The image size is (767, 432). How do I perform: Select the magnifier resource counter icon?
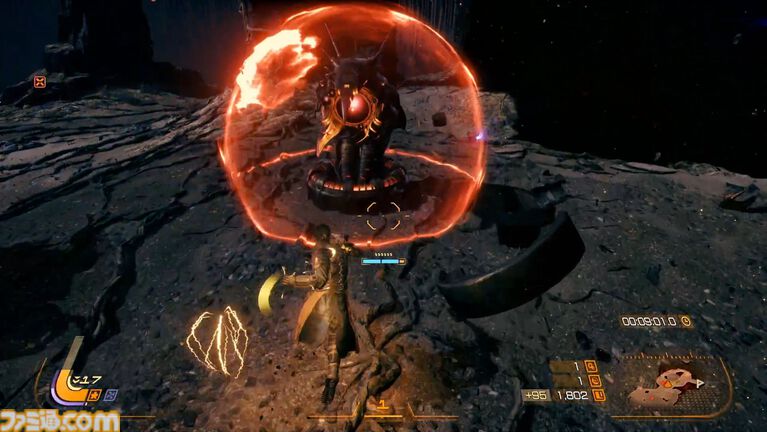coord(590,367)
